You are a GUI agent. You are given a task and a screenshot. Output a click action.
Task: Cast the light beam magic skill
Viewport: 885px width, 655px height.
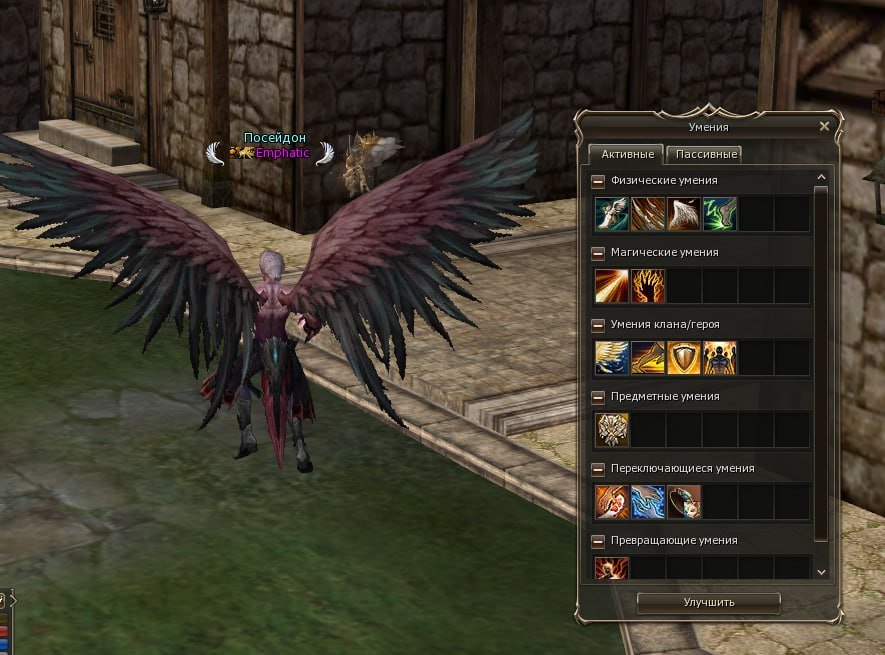coord(612,286)
